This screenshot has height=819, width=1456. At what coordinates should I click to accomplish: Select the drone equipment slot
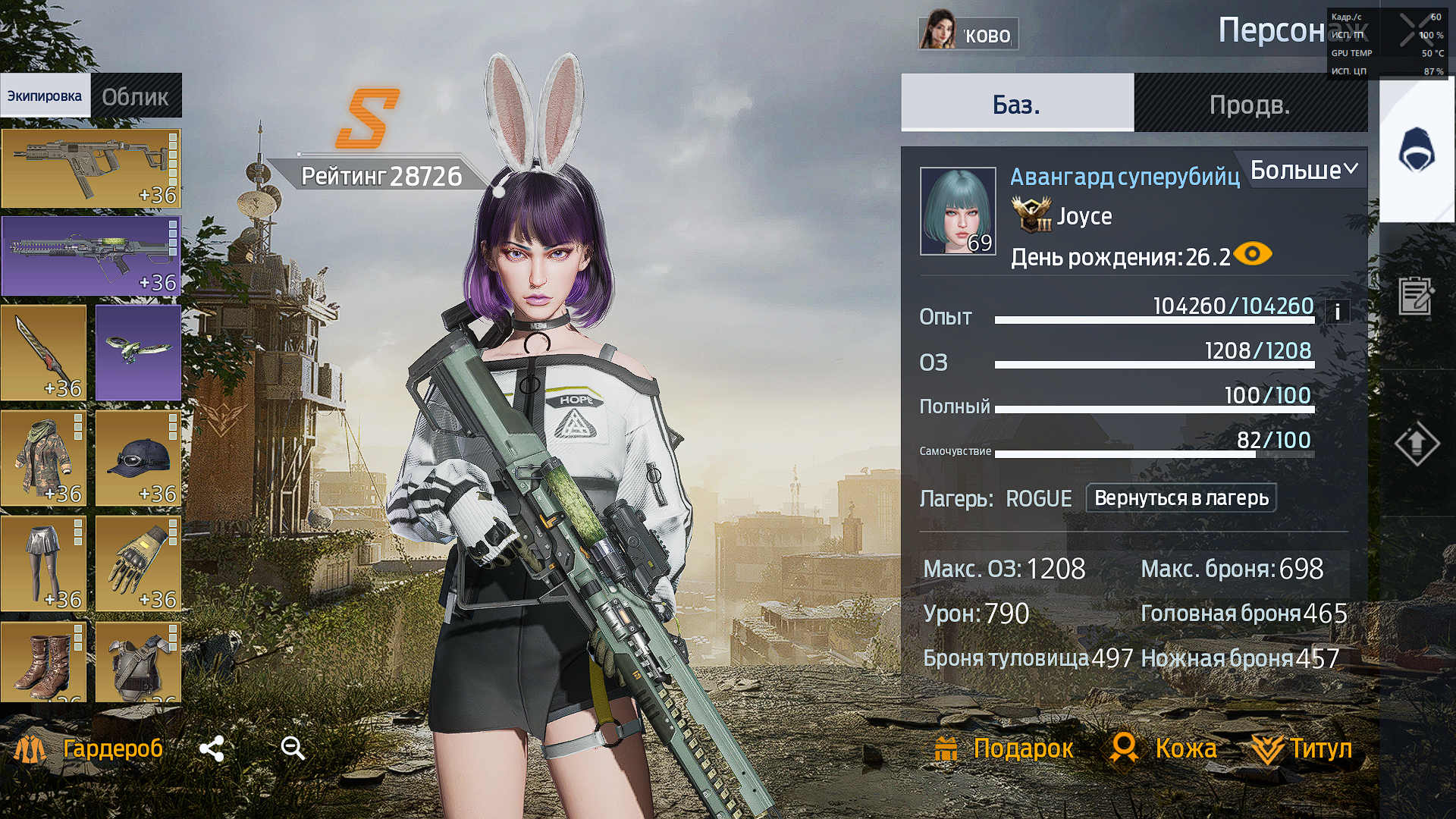[138, 353]
